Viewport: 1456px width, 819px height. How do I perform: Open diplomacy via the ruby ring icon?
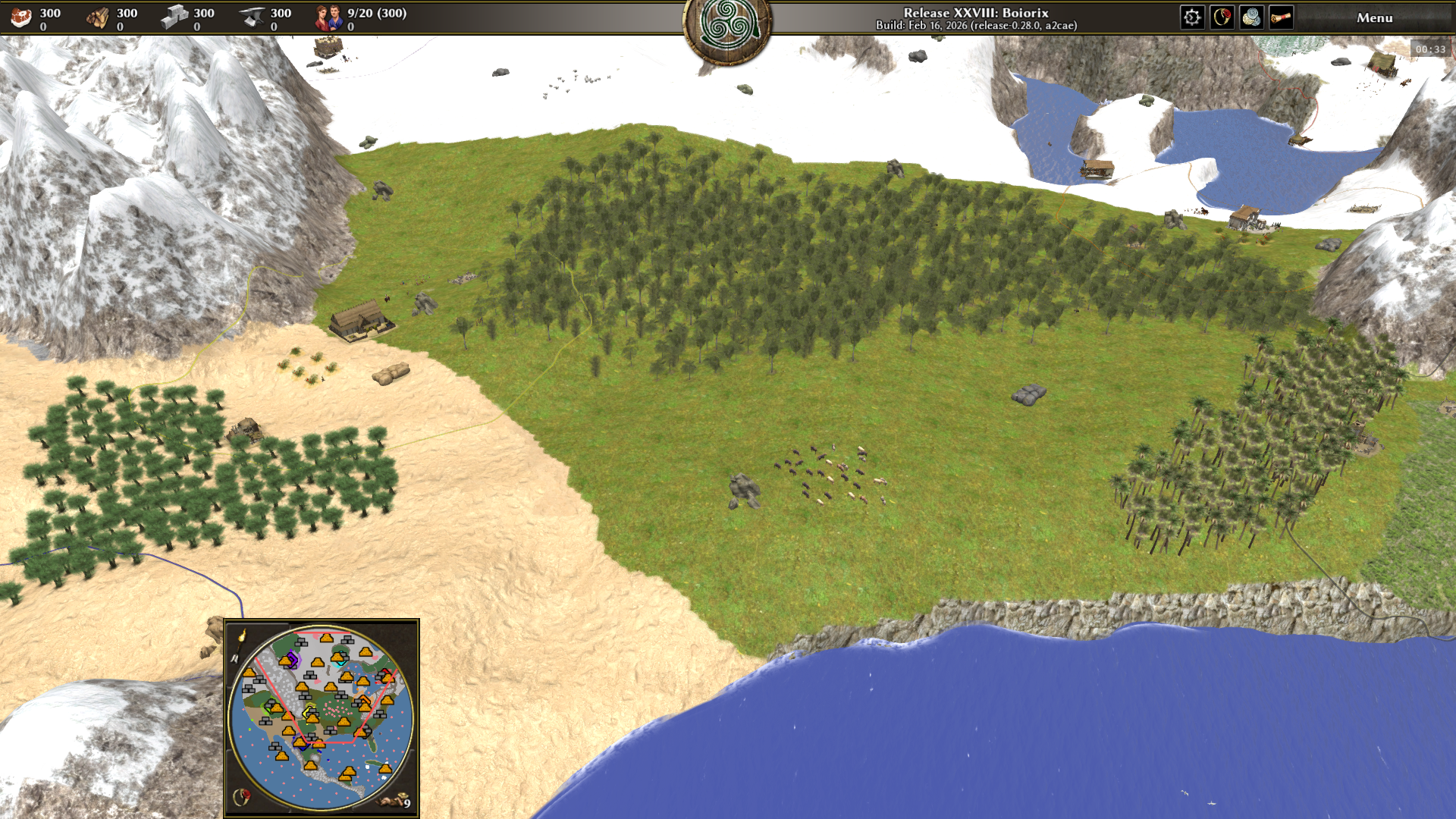click(1222, 17)
